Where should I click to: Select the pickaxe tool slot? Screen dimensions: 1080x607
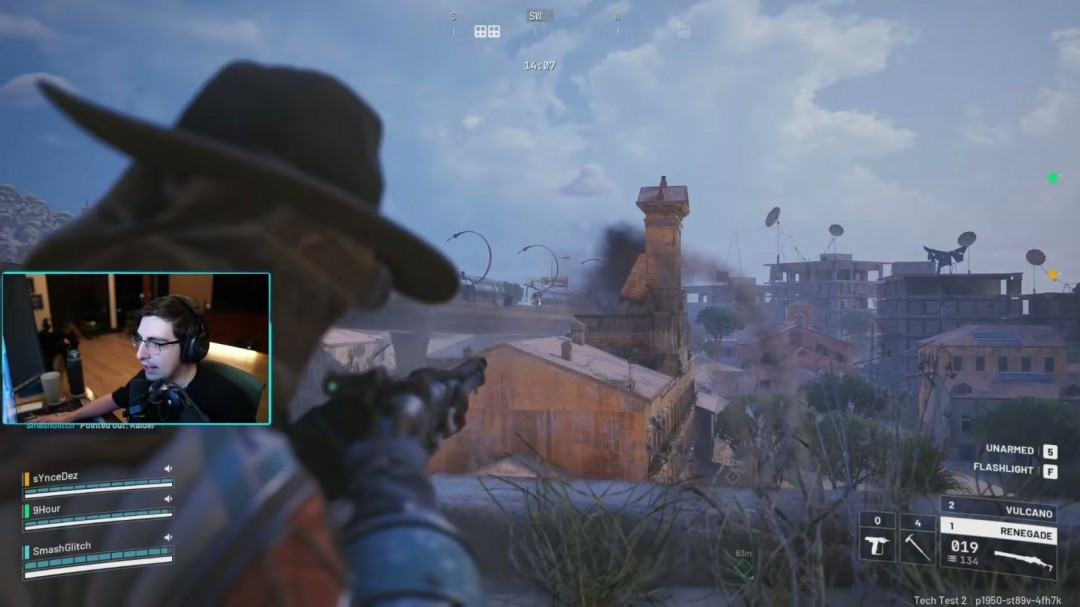(x=917, y=539)
